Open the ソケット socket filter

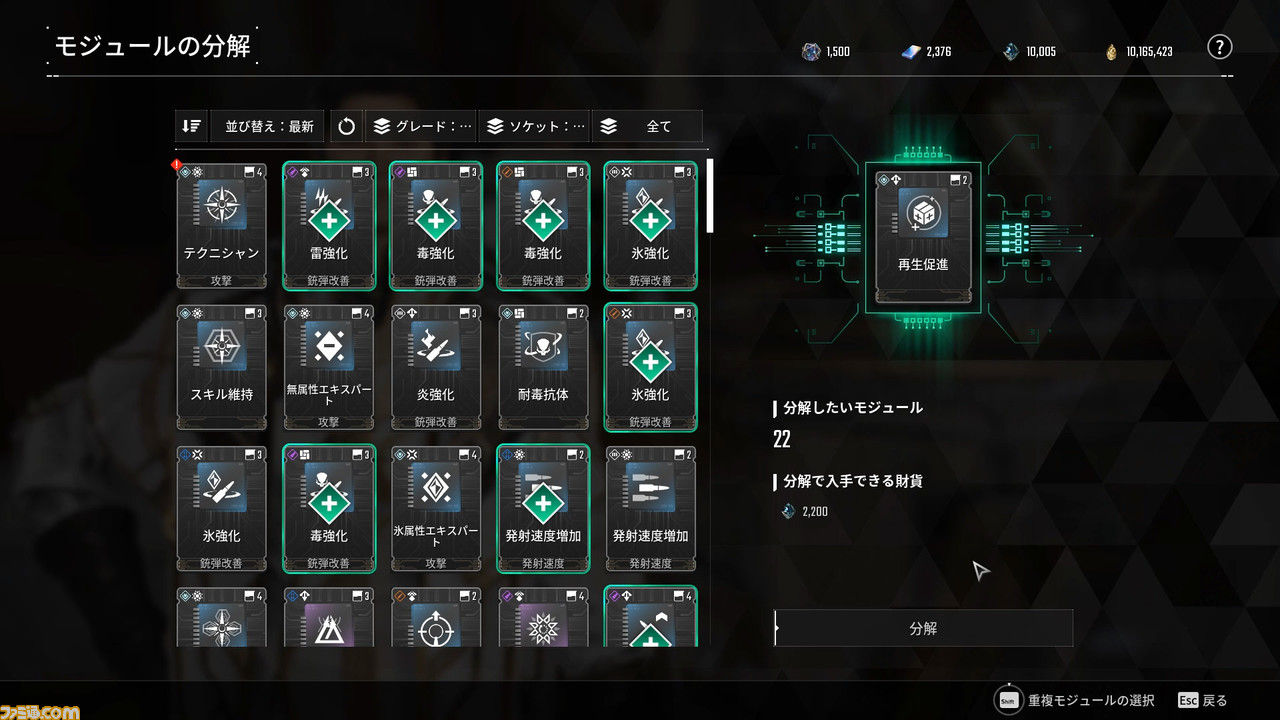[536, 127]
